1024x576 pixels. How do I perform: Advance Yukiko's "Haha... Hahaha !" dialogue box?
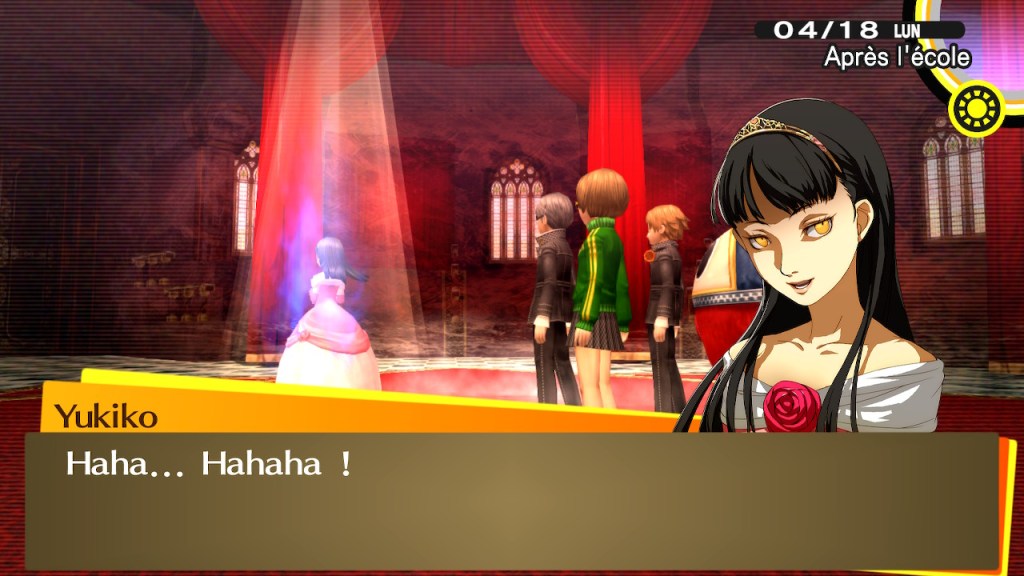pyautogui.click(x=510, y=500)
